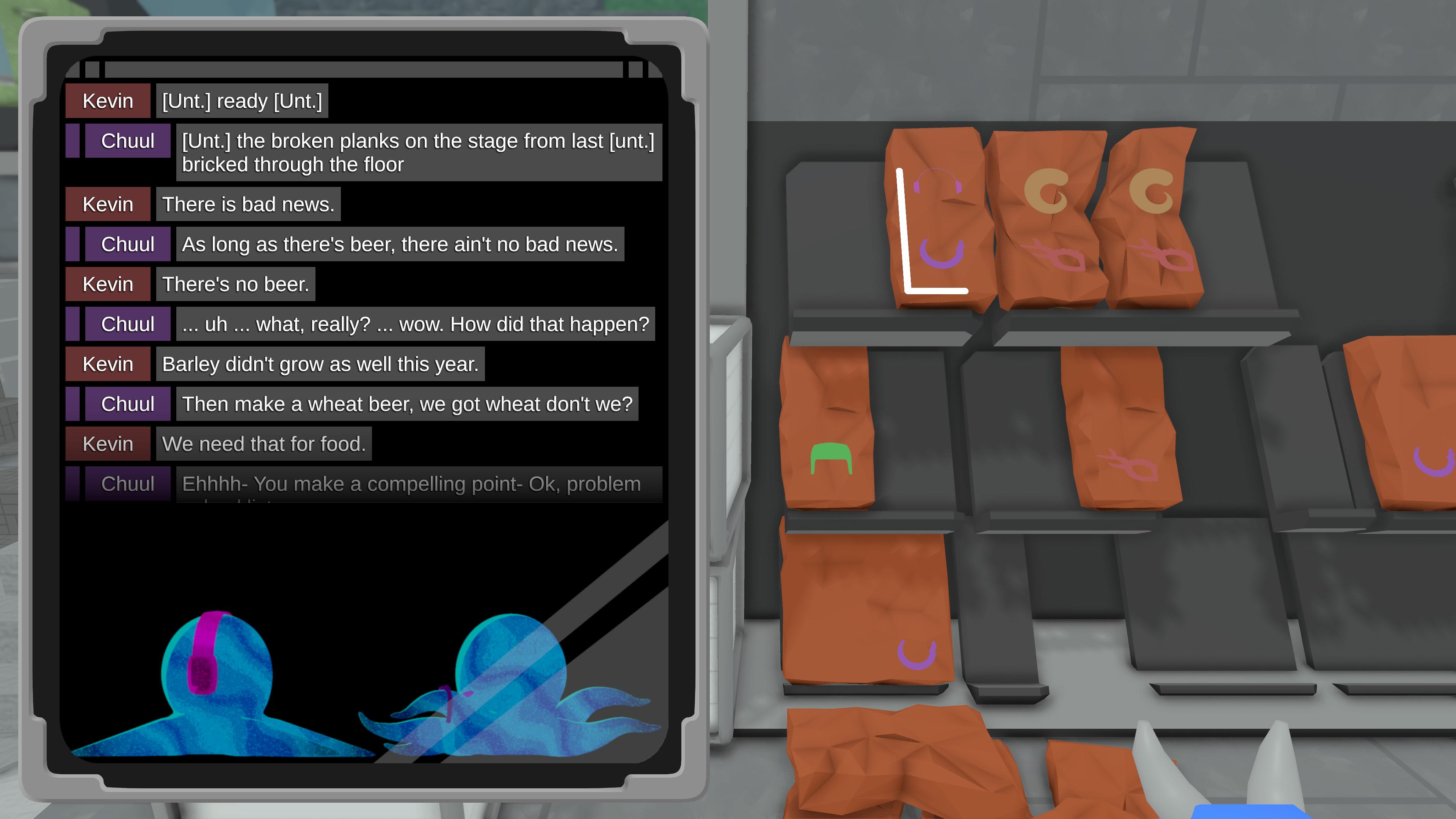Select Chuul's line about broken stage planks
The height and width of the screenshot is (819, 1456).
[418, 152]
